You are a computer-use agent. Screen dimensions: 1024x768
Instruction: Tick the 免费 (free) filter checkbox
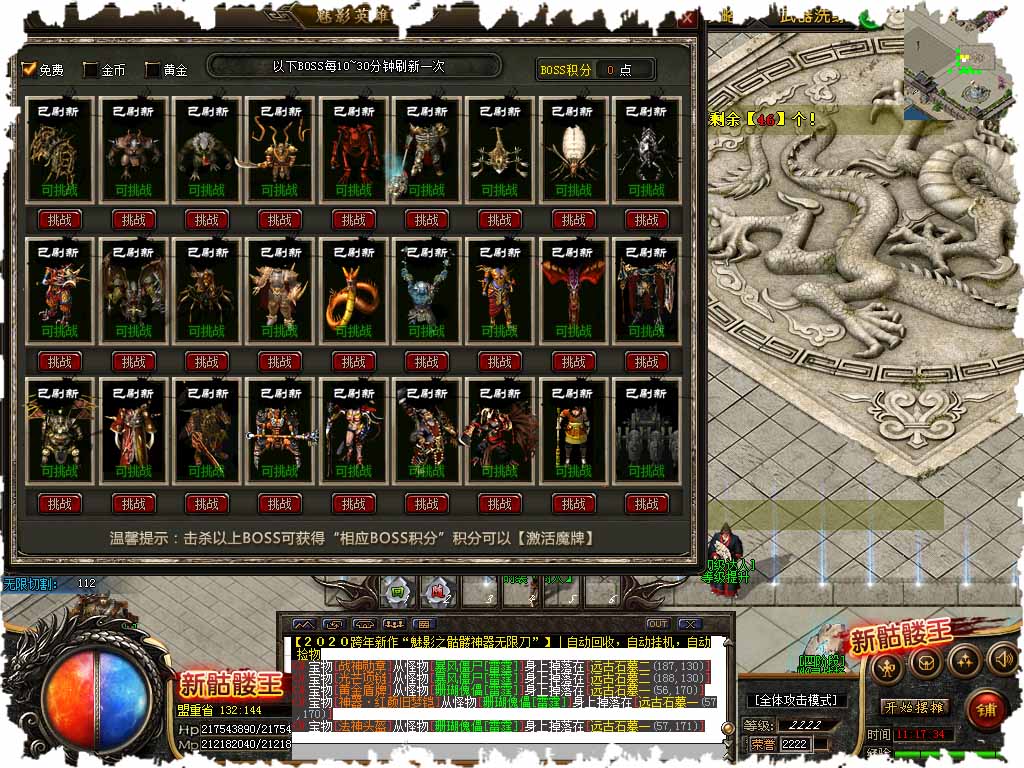(29, 69)
